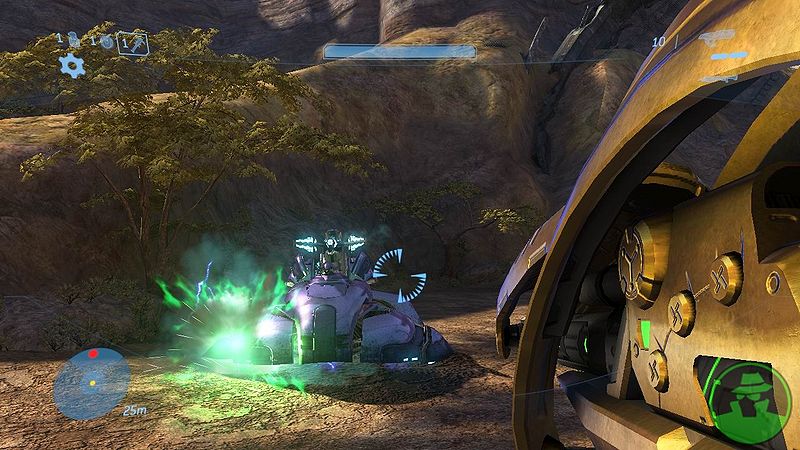The width and height of the screenshot is (800, 450).
Task: Click the gear equipment icon
Action: (71, 66)
